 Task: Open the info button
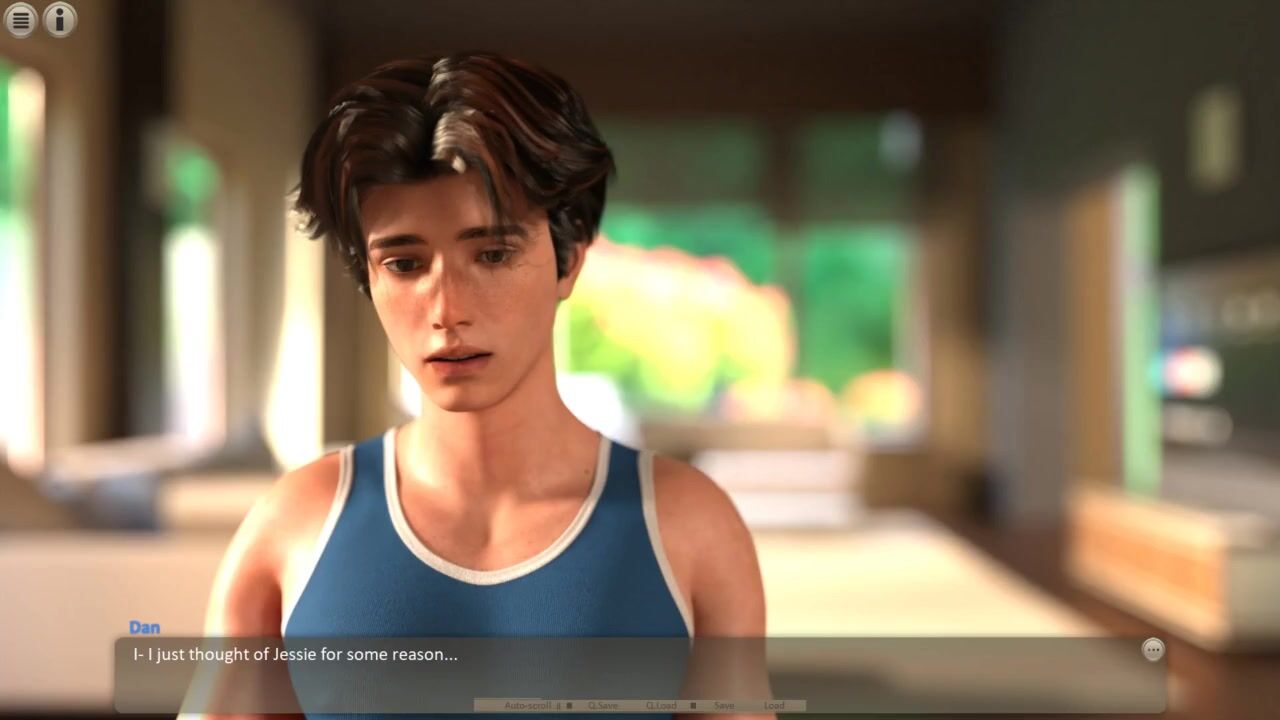[x=60, y=19]
